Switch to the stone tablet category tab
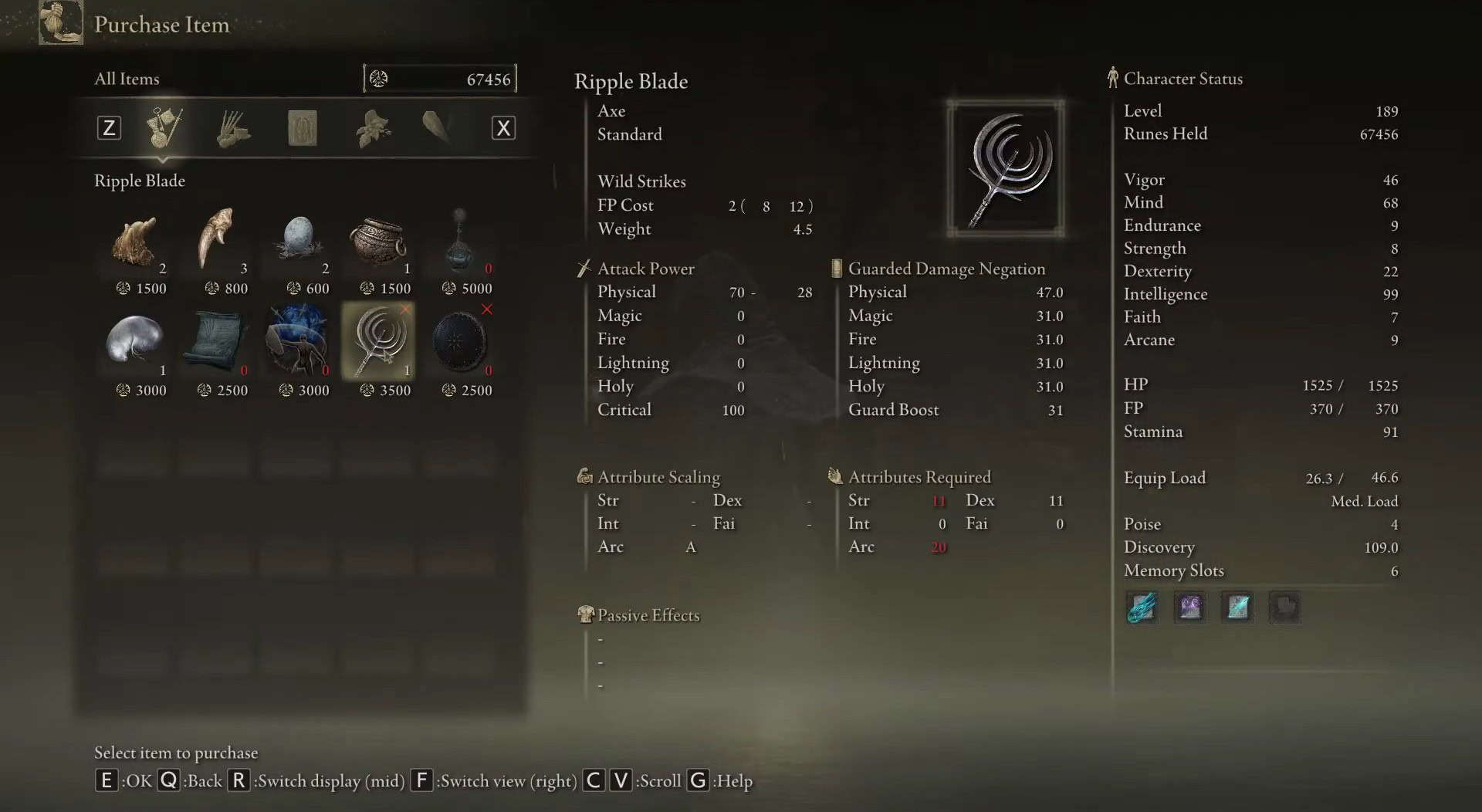The image size is (1482, 812). tap(302, 128)
